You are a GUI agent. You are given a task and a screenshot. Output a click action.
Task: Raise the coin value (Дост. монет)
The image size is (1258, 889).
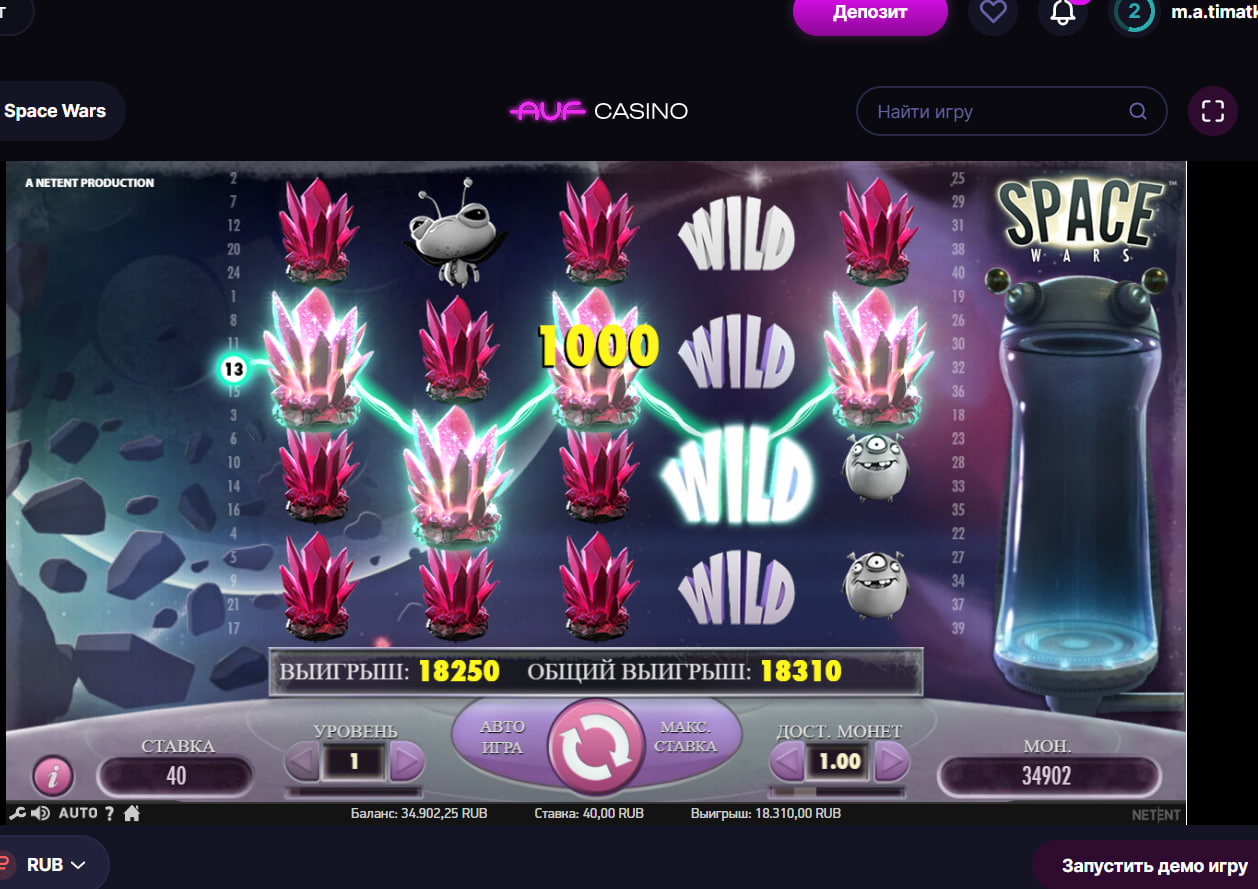click(x=891, y=763)
